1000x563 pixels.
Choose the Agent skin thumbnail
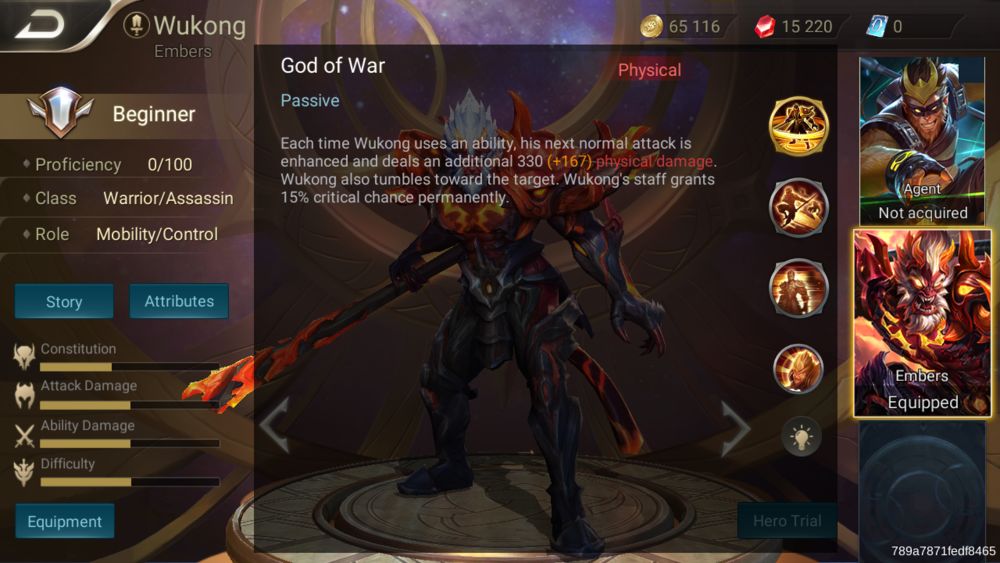pos(922,140)
